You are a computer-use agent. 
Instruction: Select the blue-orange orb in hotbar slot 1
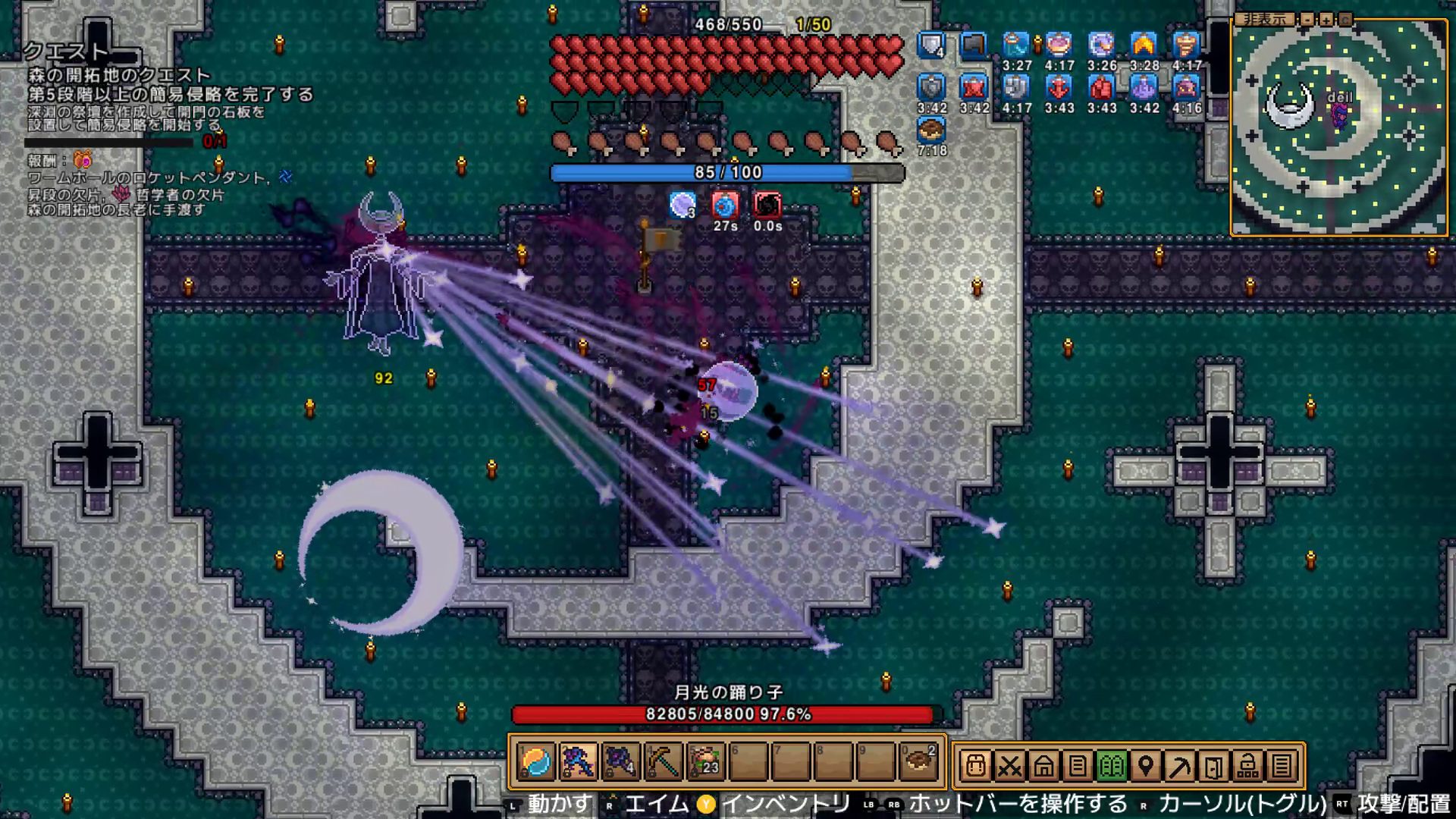coord(536,762)
